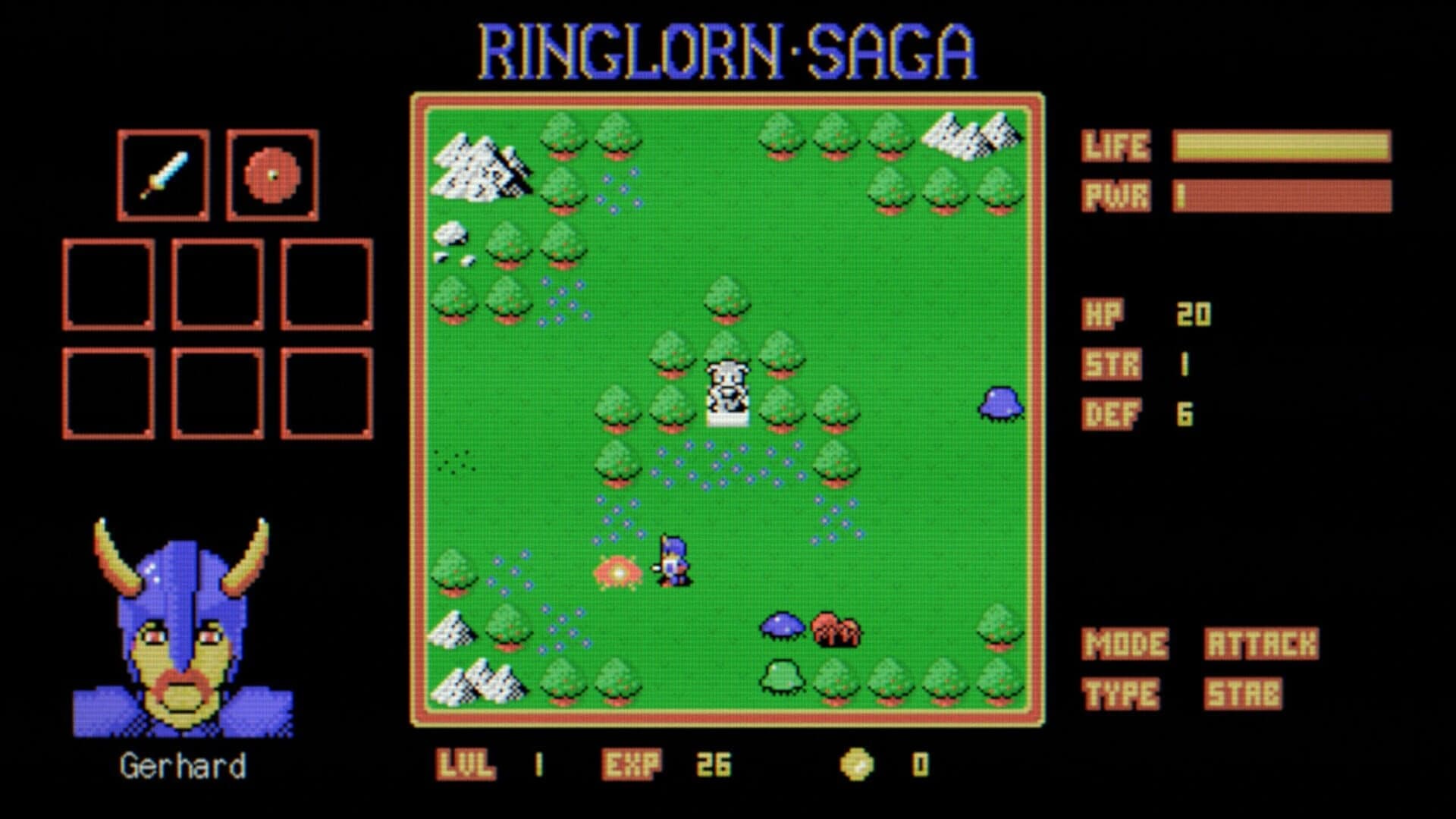The width and height of the screenshot is (1456, 819).
Task: Click the RINGLORN SAGA title banner
Action: point(728,49)
